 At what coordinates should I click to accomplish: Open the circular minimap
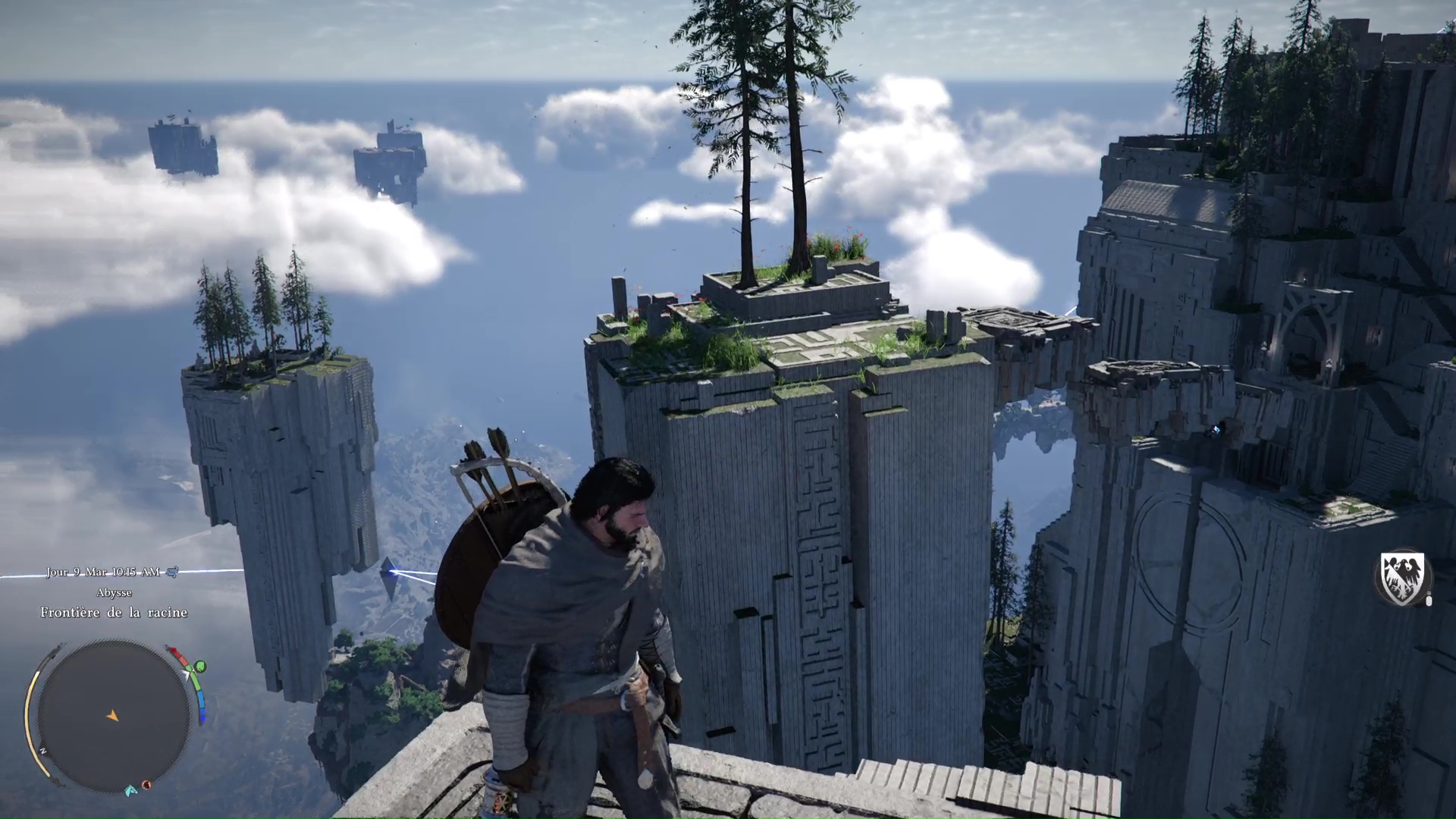(x=114, y=716)
